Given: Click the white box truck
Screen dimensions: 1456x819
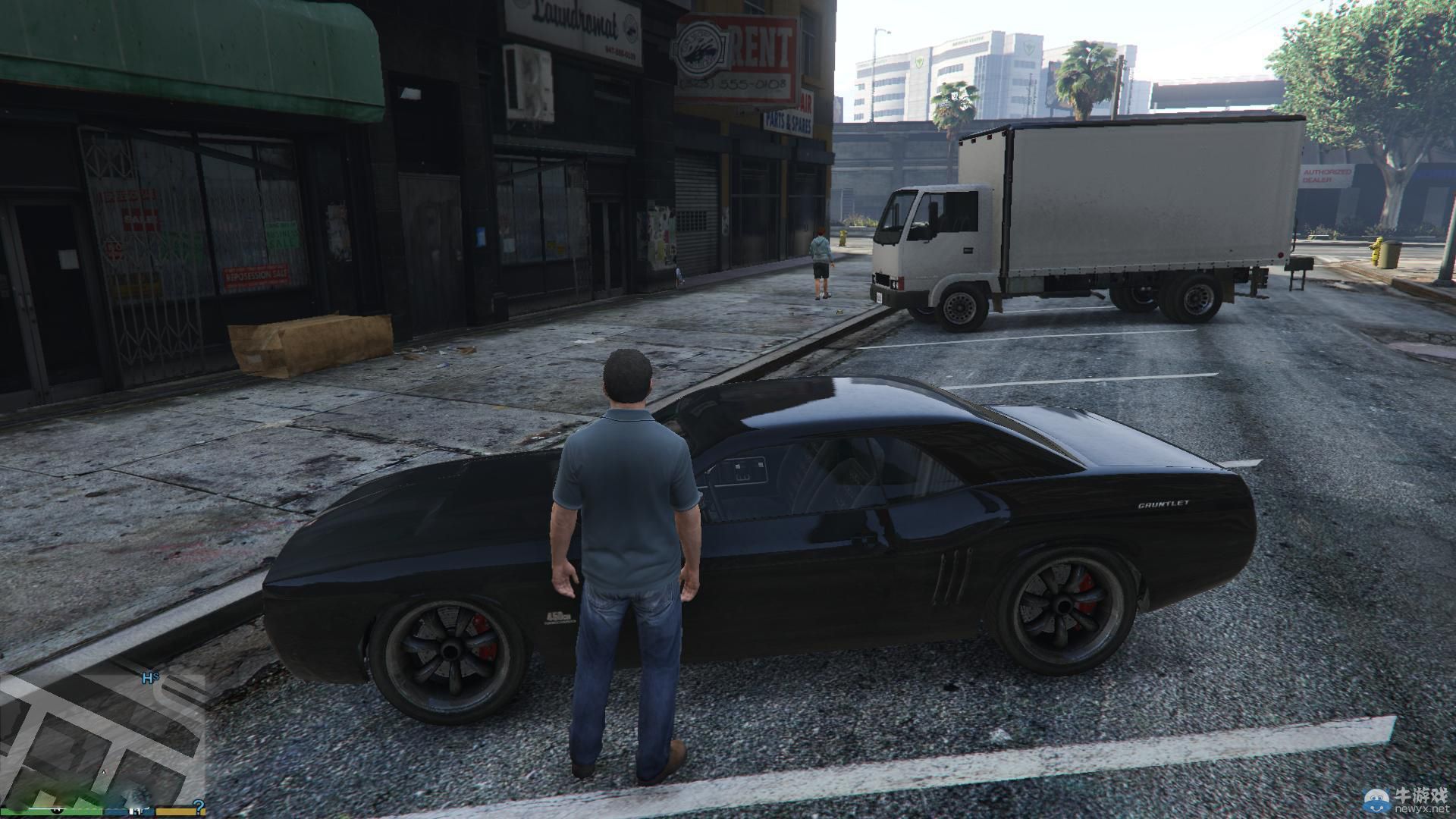Looking at the screenshot, I should (x=1077, y=212).
